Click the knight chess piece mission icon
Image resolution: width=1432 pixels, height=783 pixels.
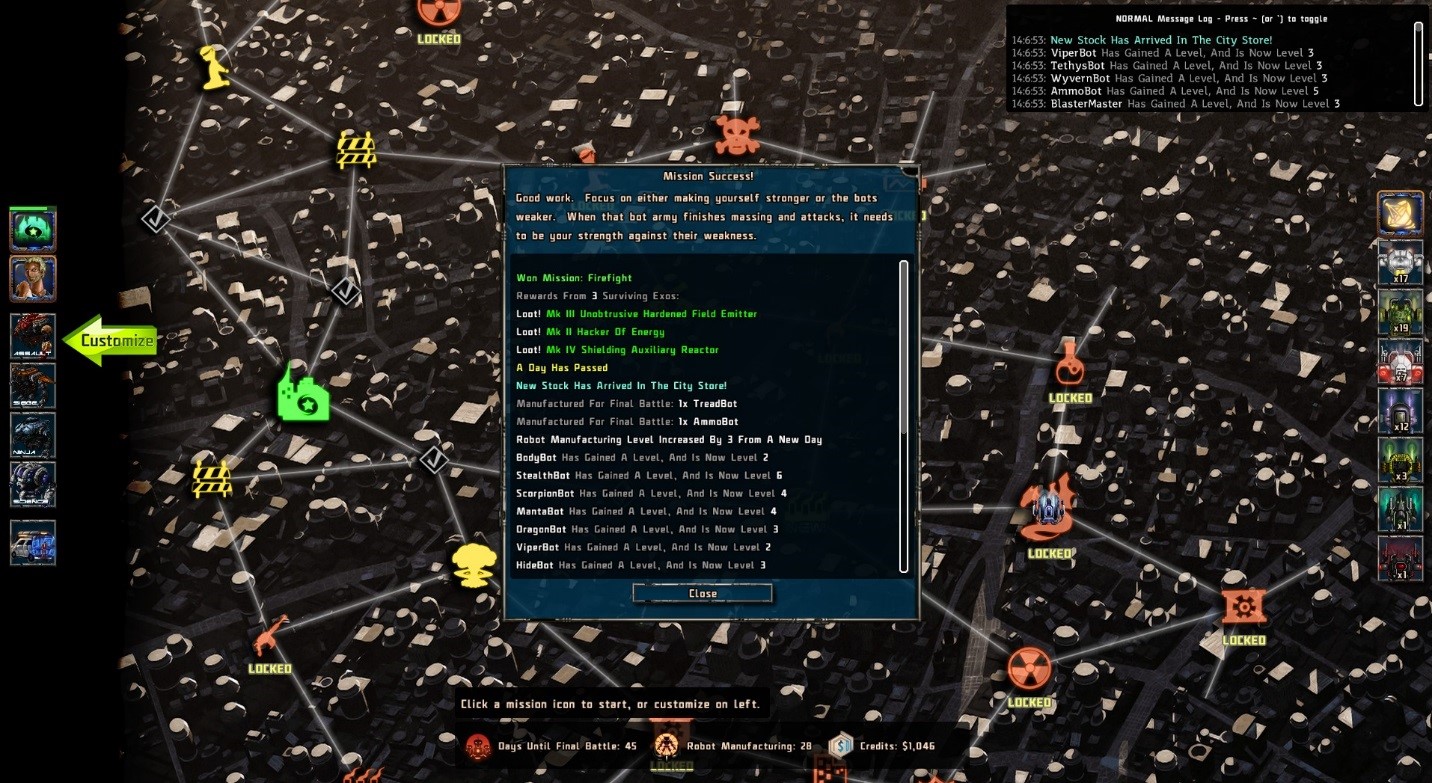pos(213,68)
